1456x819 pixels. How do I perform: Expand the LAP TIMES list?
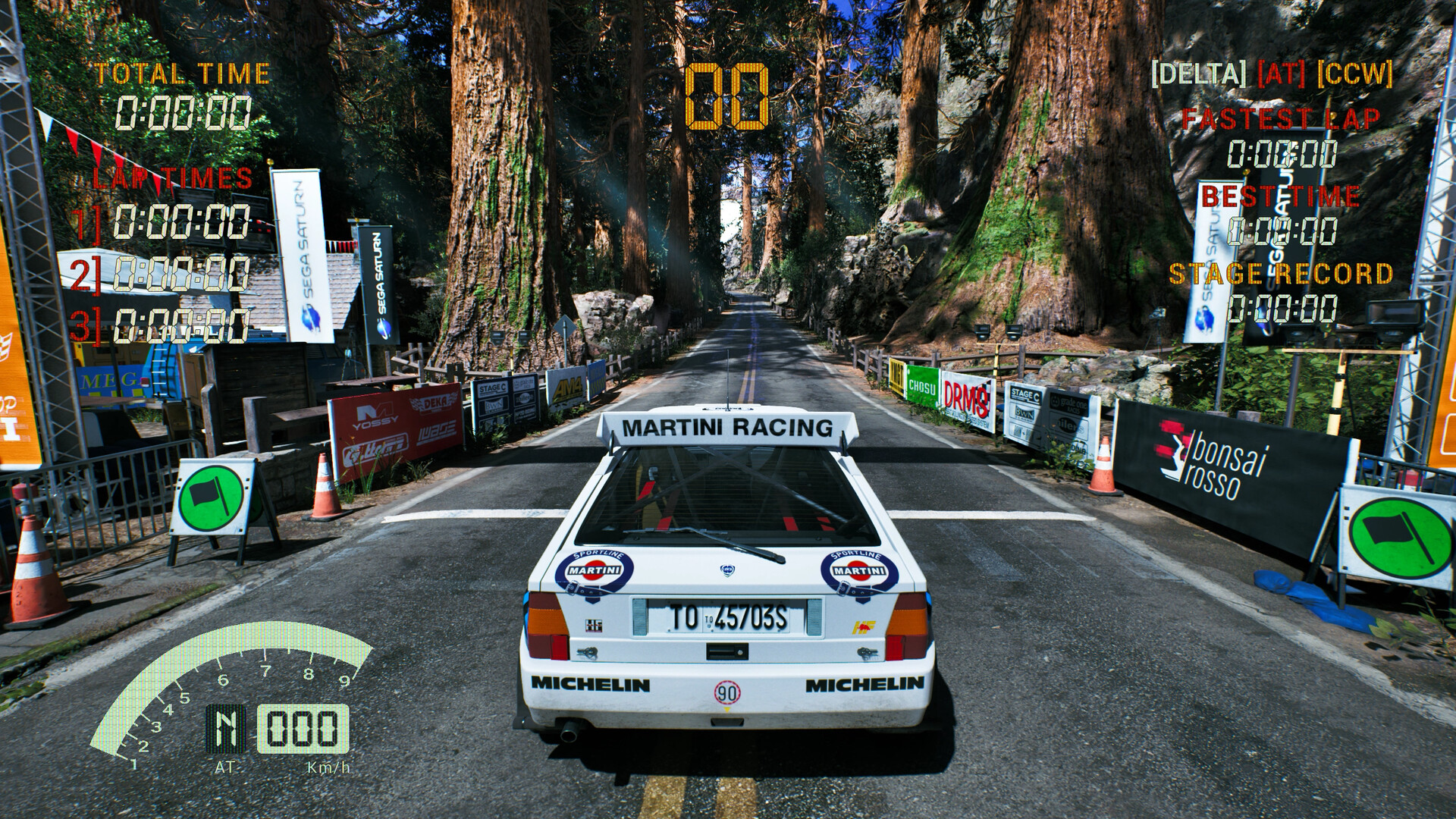(x=171, y=178)
